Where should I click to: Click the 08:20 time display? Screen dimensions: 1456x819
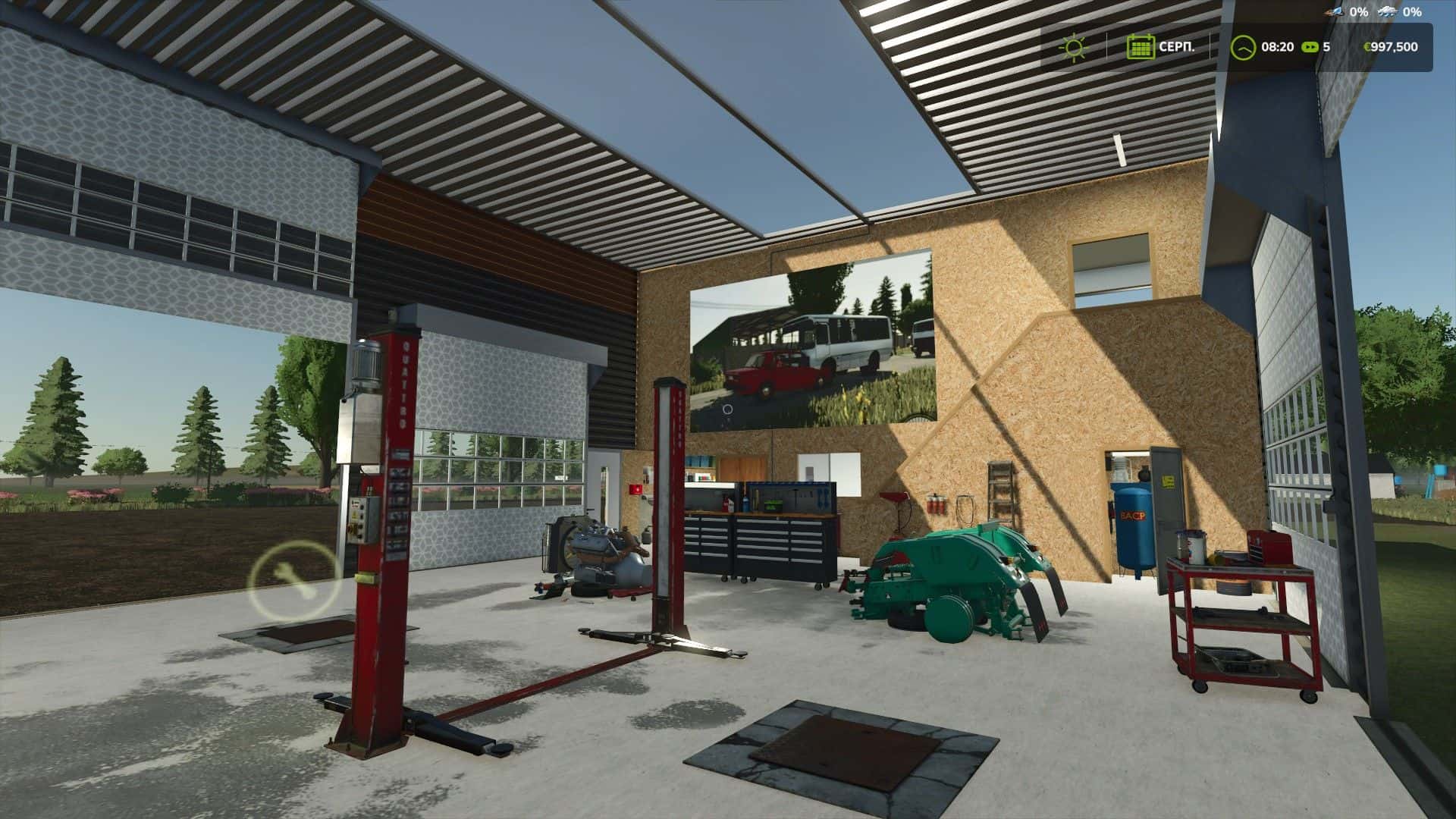(1279, 47)
